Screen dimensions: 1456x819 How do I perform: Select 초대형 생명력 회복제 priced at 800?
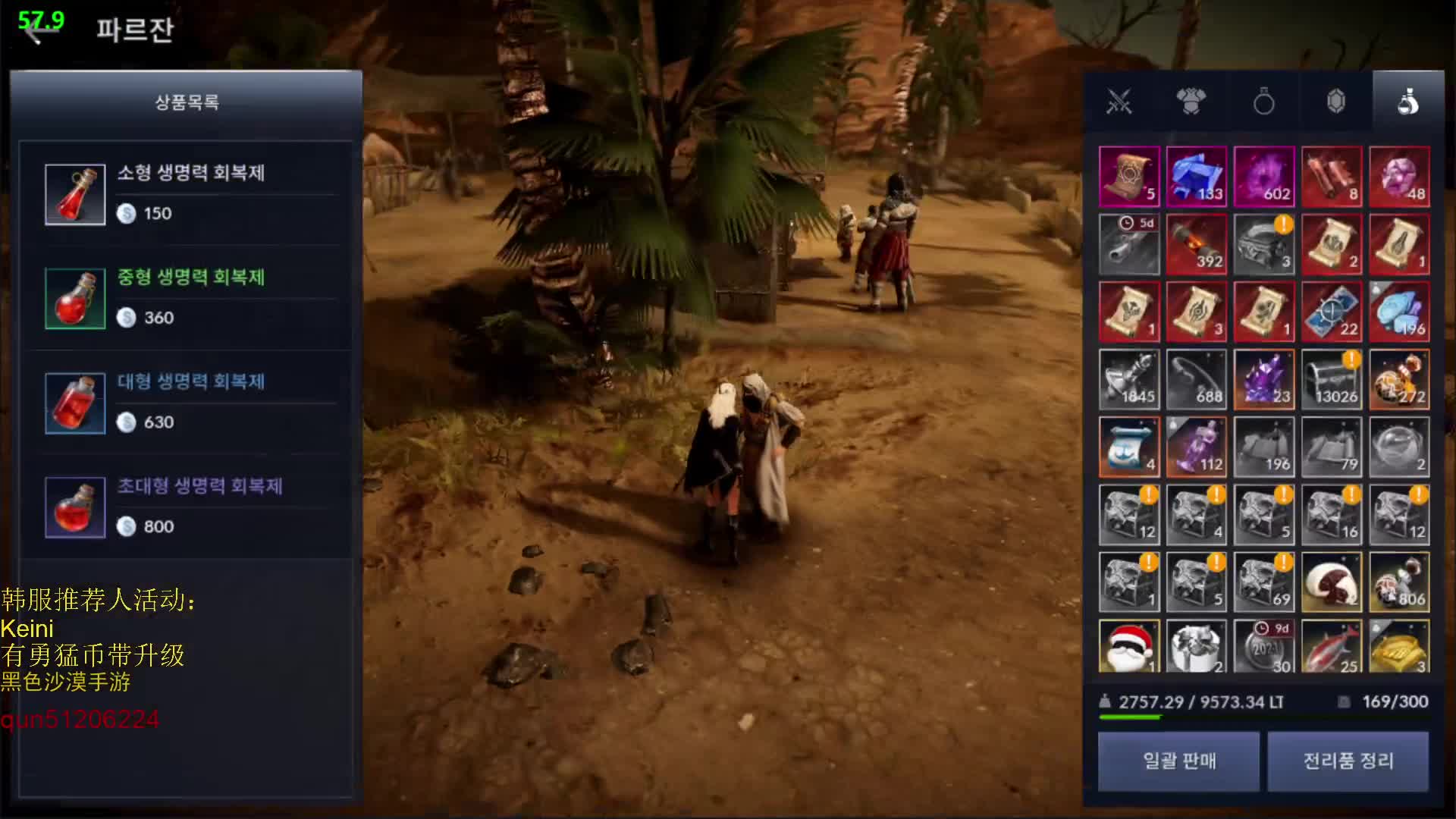(190, 507)
